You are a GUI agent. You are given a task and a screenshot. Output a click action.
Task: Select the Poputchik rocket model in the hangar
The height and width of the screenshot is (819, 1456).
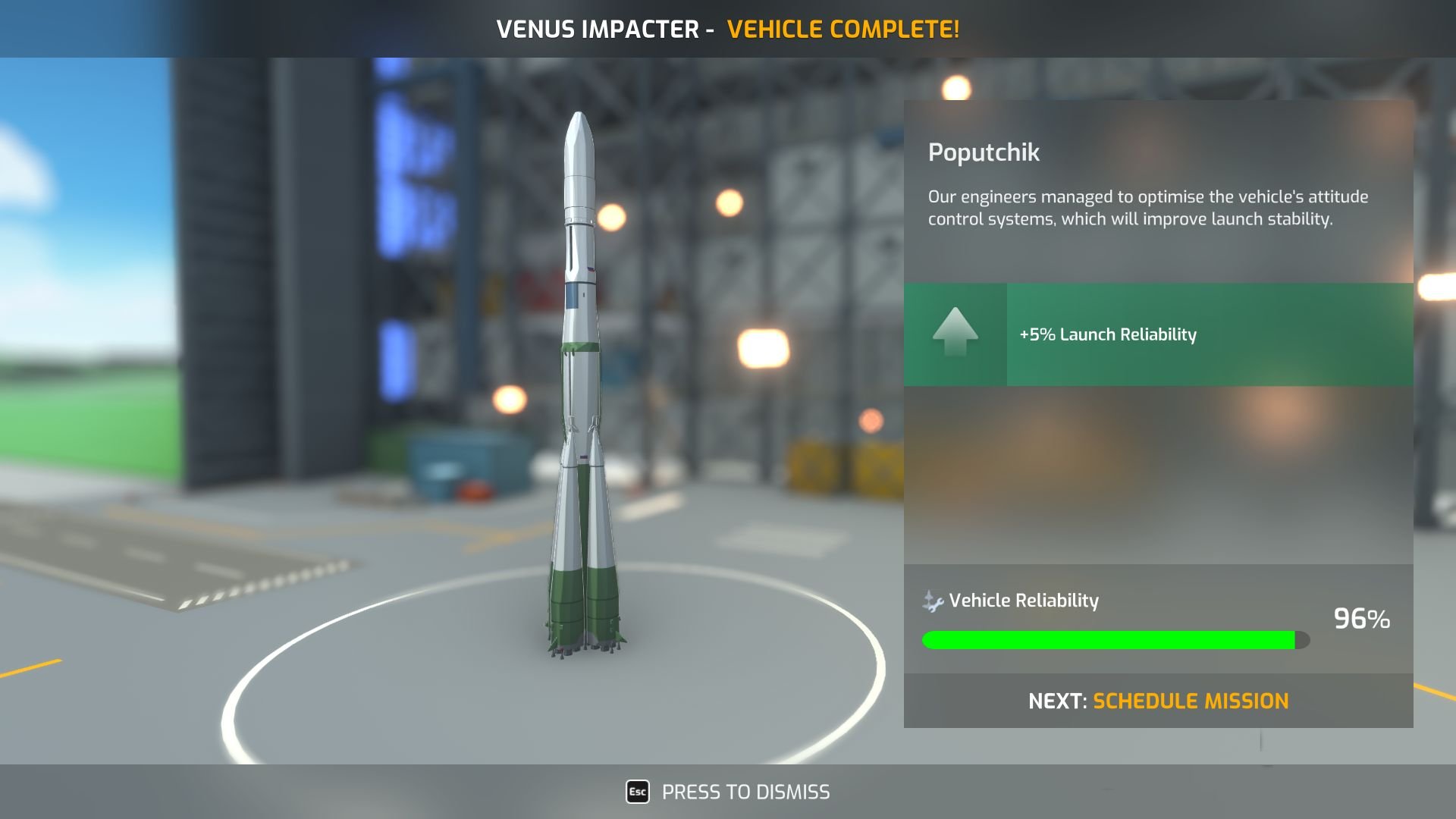(x=580, y=379)
